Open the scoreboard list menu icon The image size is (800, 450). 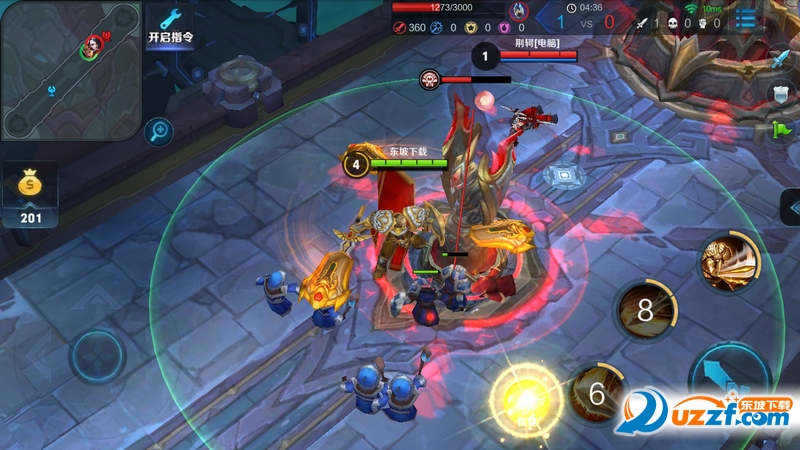[x=746, y=19]
